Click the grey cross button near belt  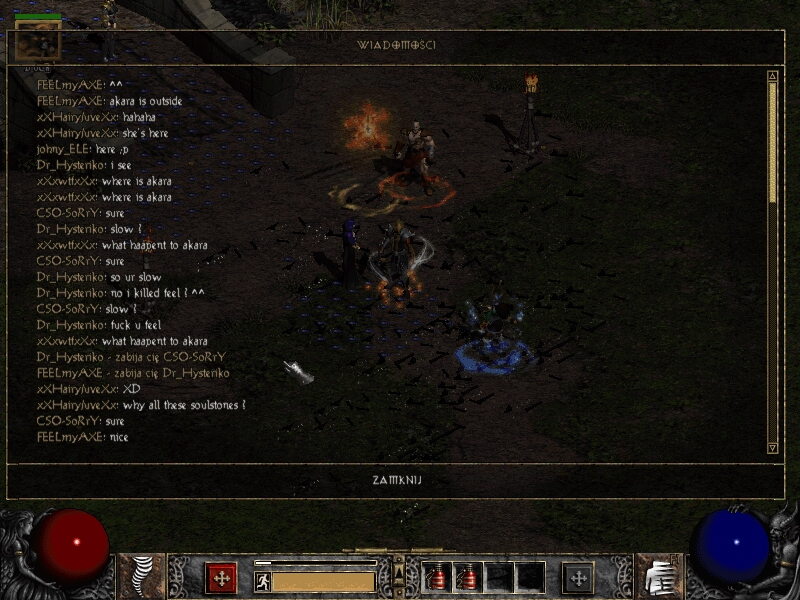tap(578, 578)
